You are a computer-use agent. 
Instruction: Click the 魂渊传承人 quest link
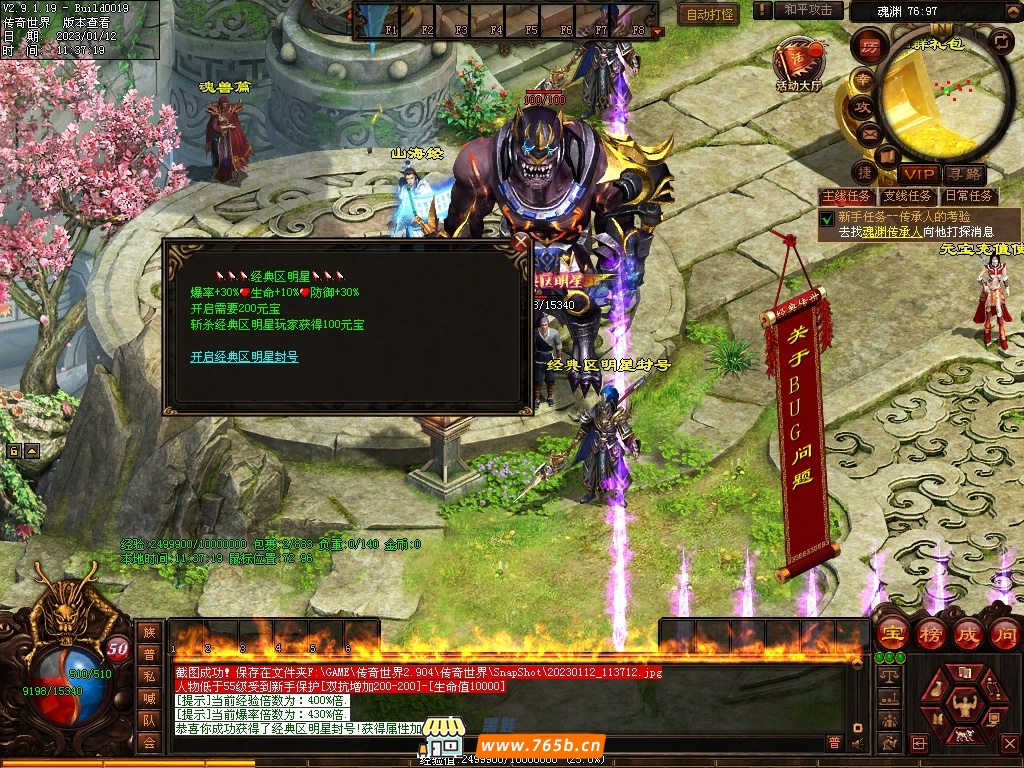[892, 231]
